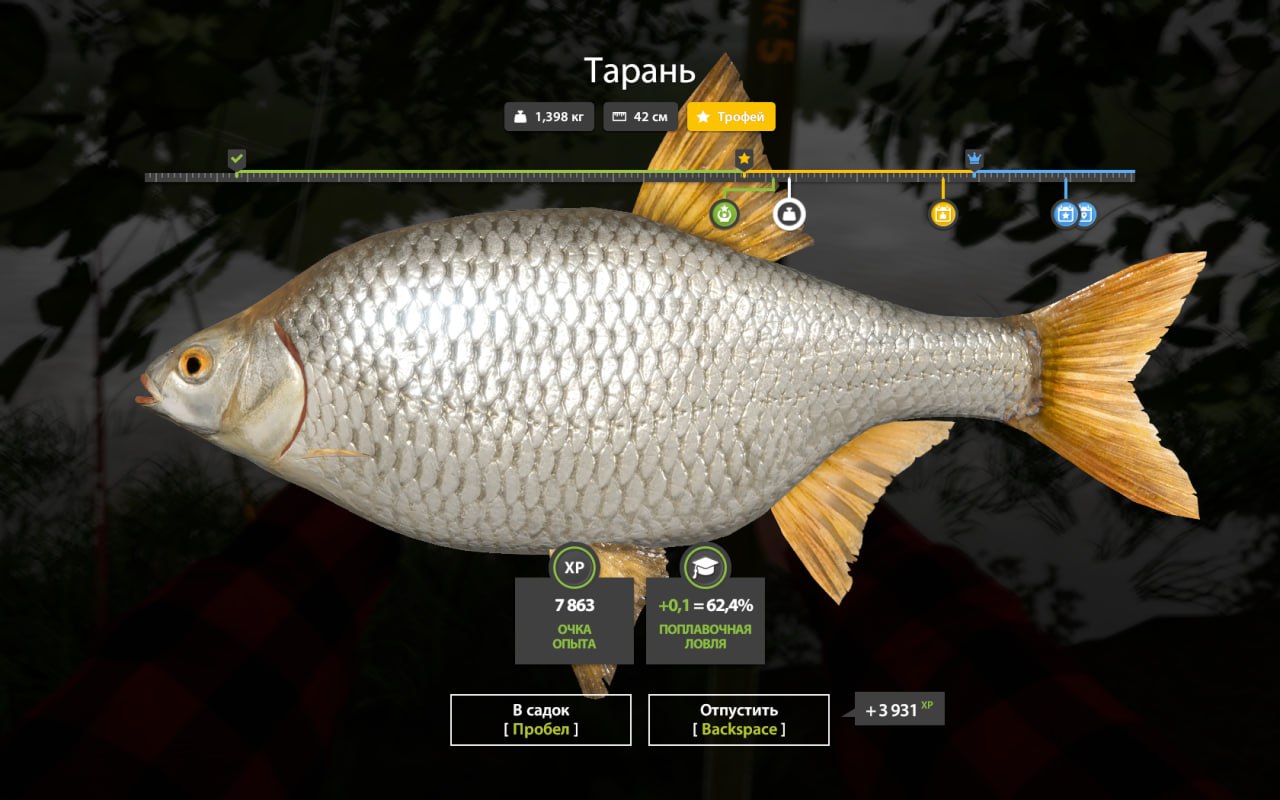Click the green checkmark threshold flag

pos(236,158)
